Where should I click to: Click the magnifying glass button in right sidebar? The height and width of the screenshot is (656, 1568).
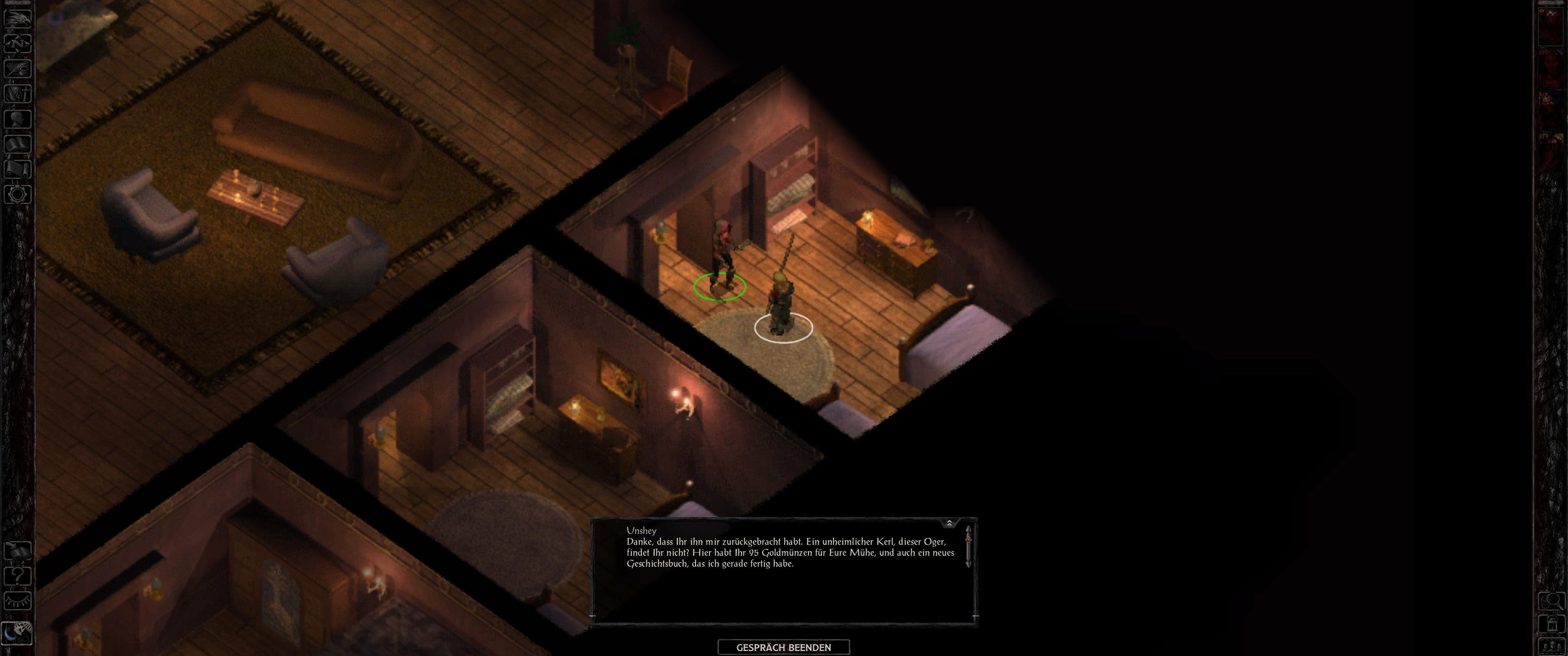(x=1551, y=601)
